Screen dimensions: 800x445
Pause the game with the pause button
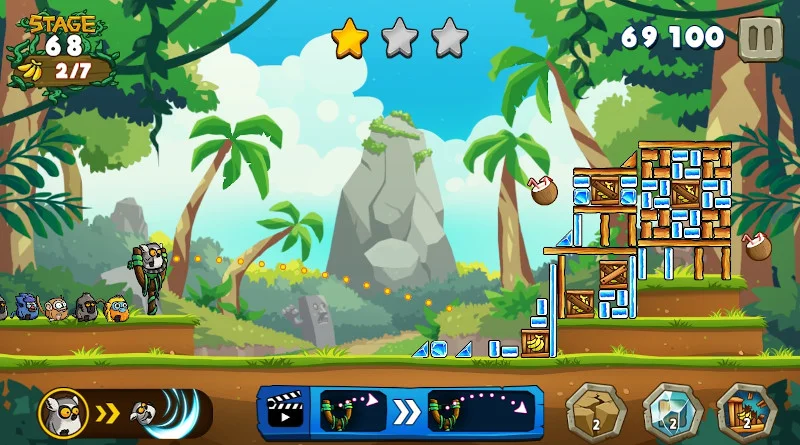(x=761, y=39)
